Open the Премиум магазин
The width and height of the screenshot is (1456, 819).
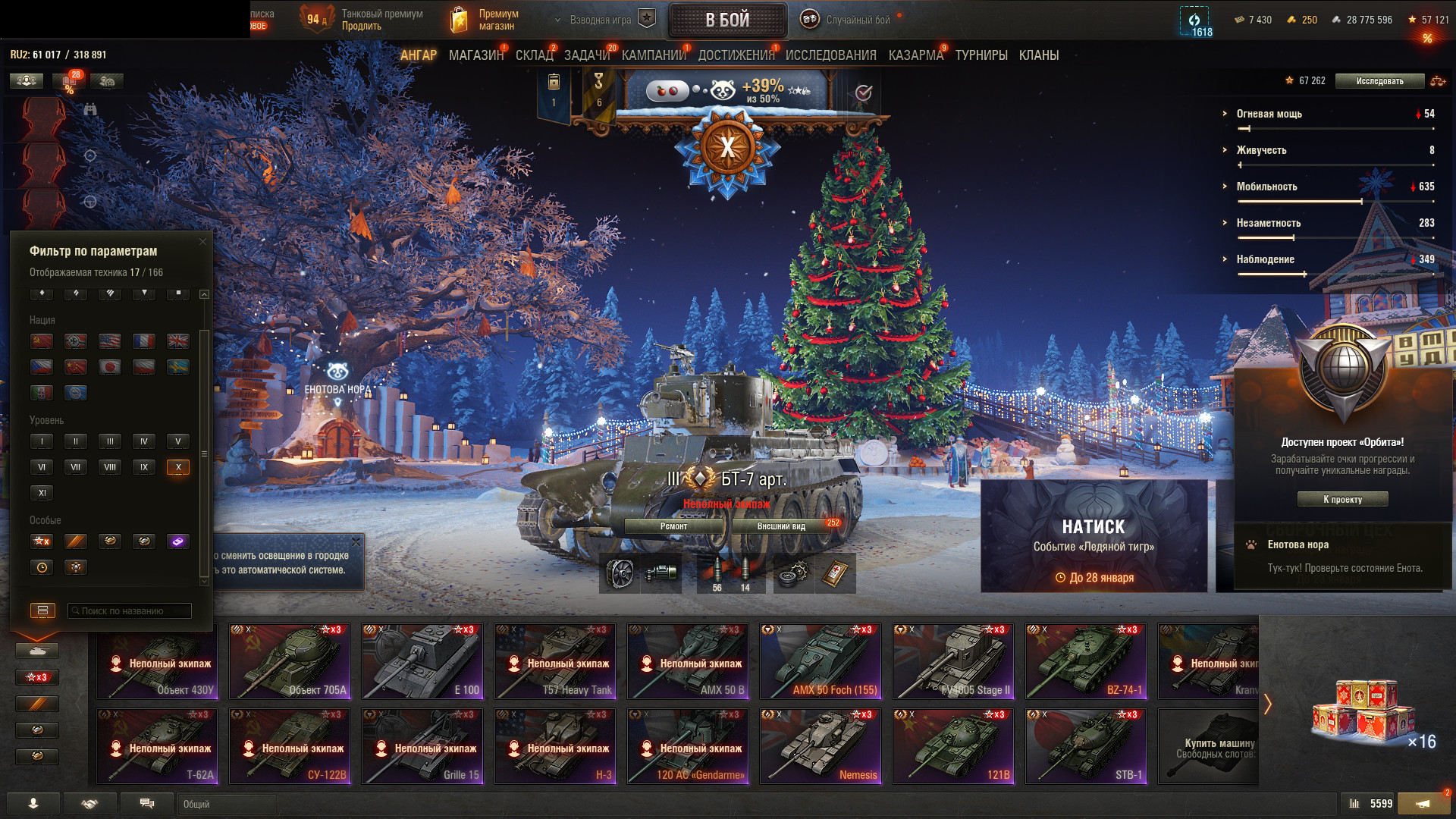(486, 20)
